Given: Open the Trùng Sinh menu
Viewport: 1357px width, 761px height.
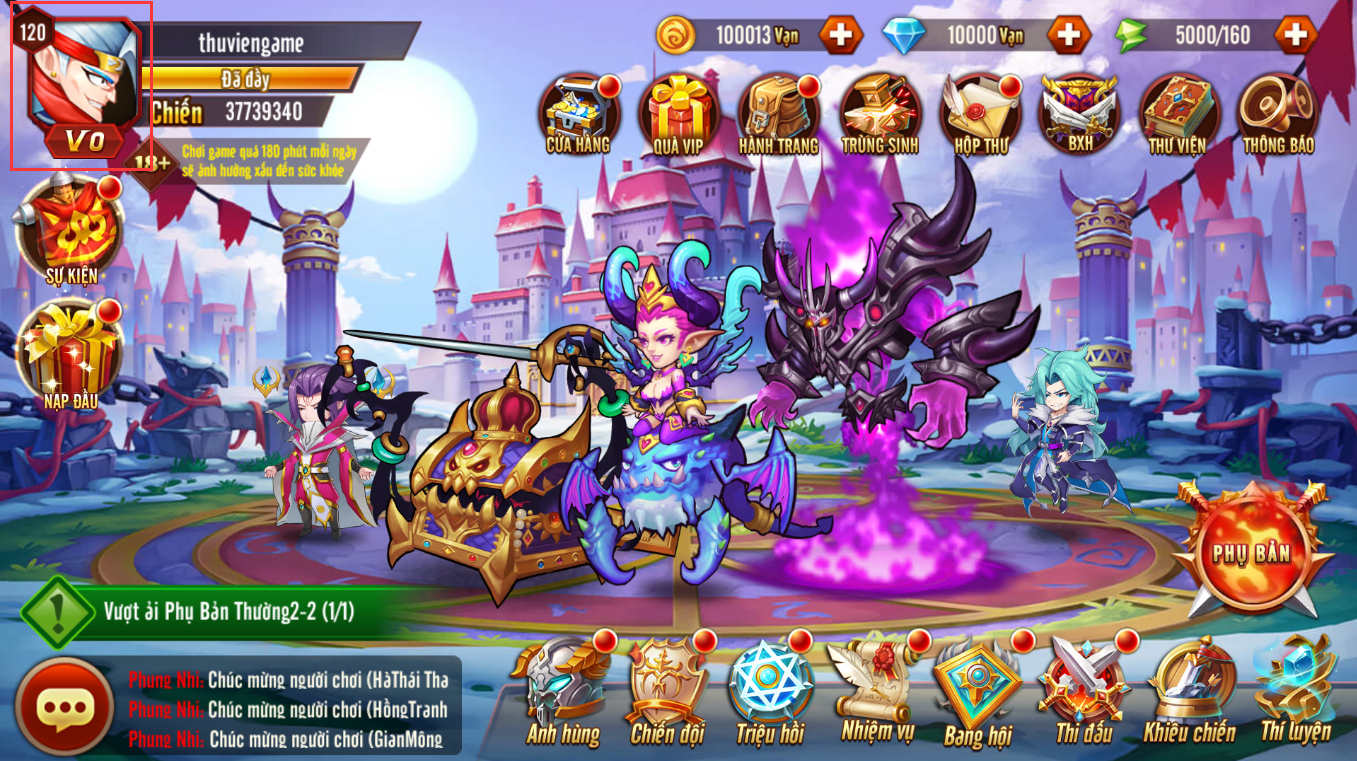Looking at the screenshot, I should tap(879, 110).
